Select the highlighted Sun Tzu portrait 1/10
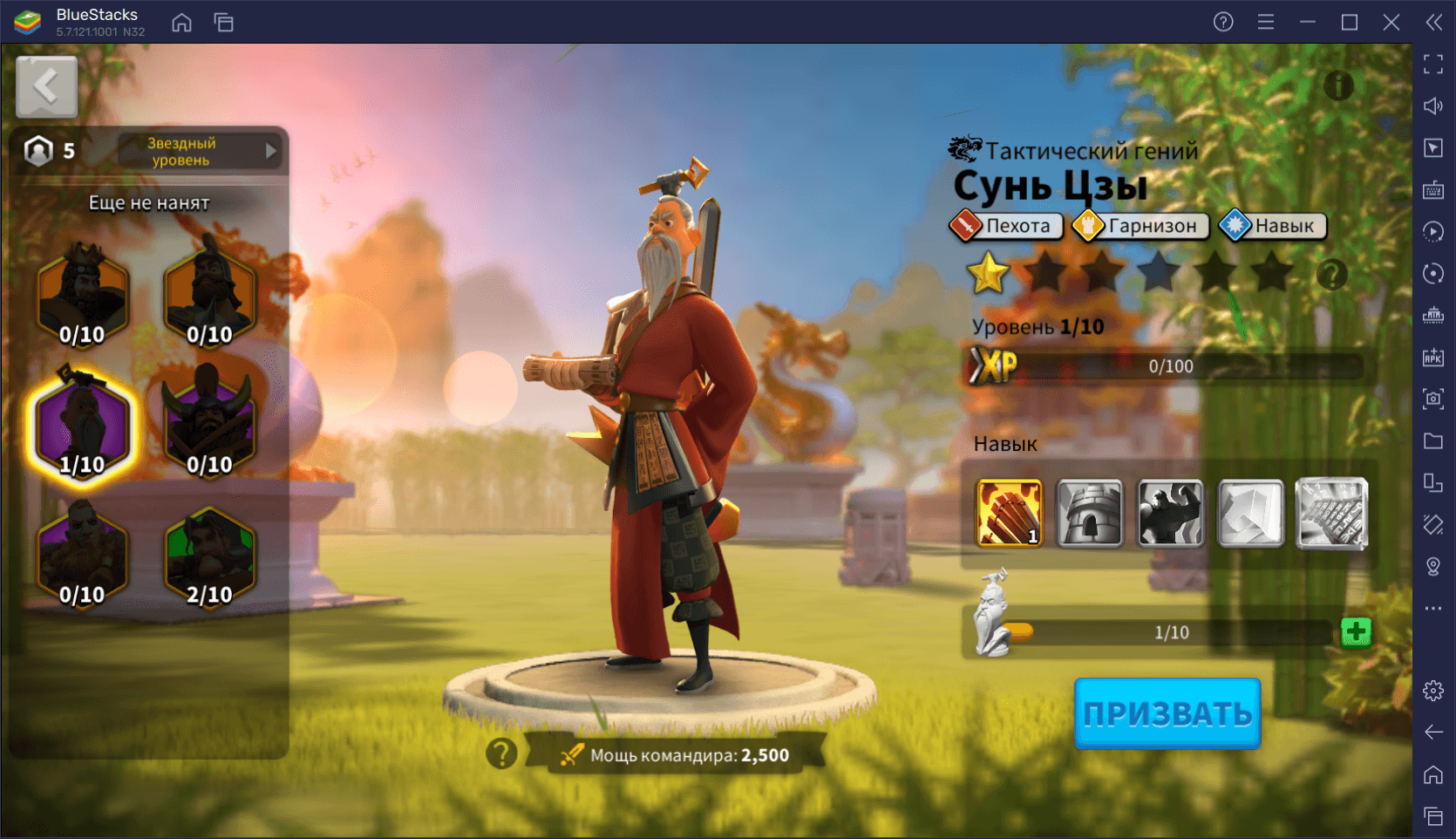 click(82, 426)
